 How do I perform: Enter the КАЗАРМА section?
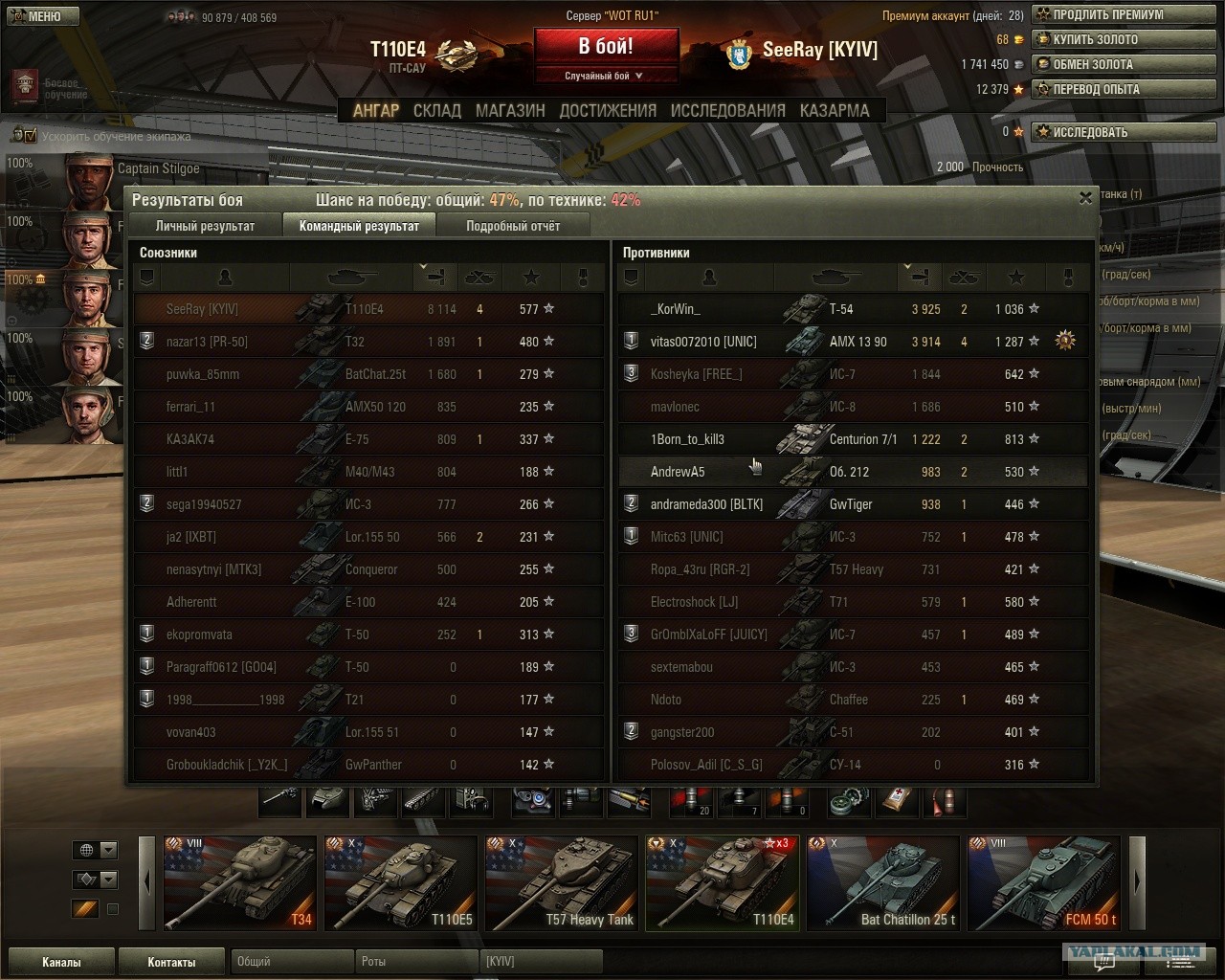(835, 111)
